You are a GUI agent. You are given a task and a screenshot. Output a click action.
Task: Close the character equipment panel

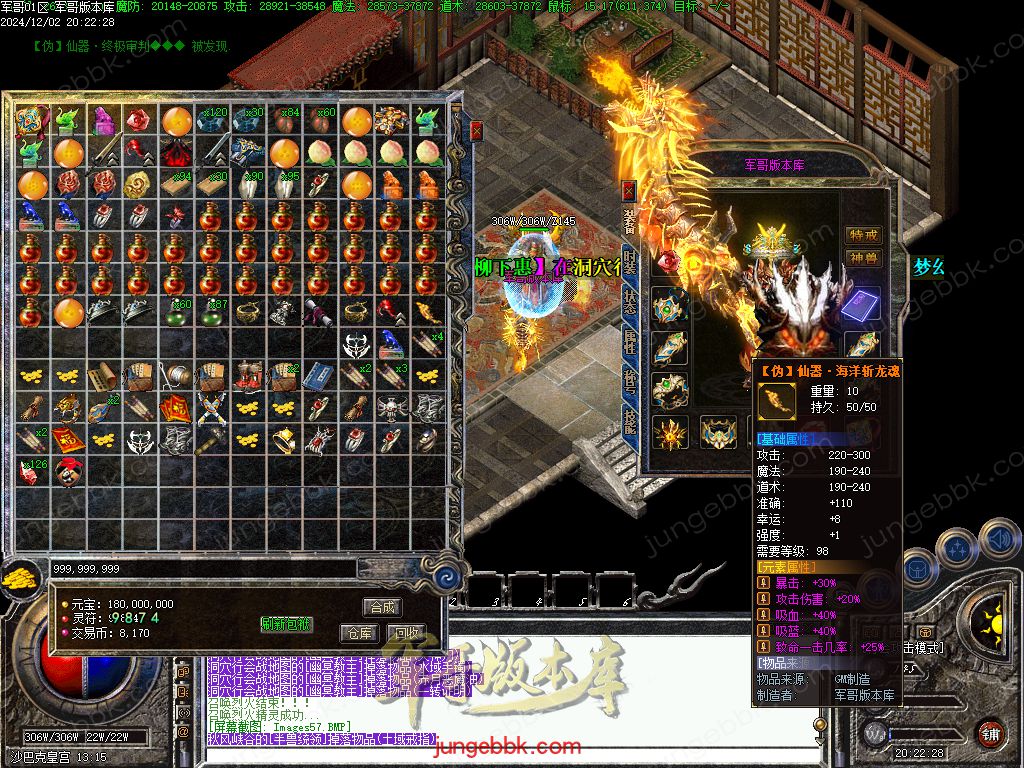[x=628, y=189]
